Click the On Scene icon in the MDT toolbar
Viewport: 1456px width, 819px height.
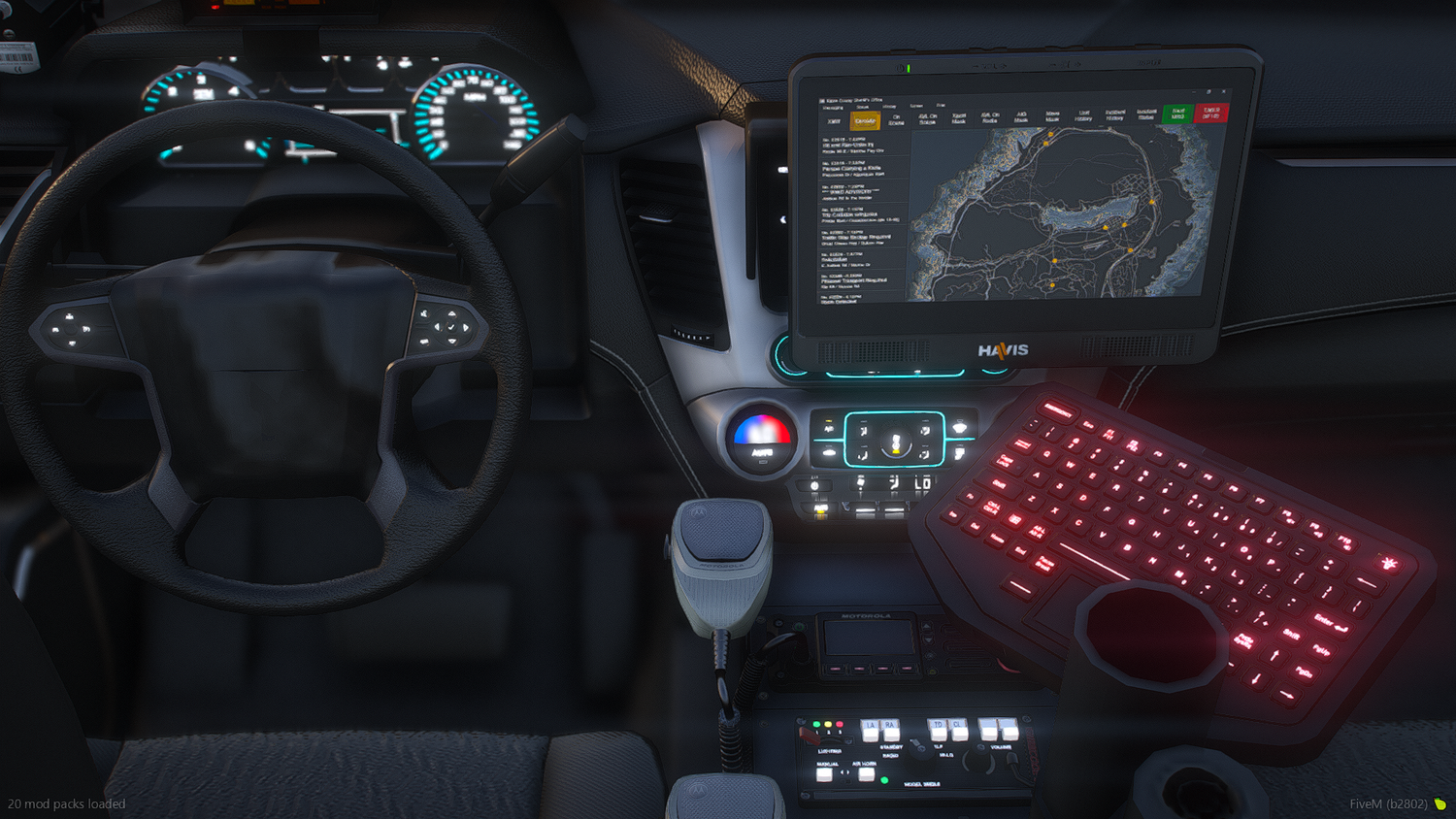tap(897, 118)
